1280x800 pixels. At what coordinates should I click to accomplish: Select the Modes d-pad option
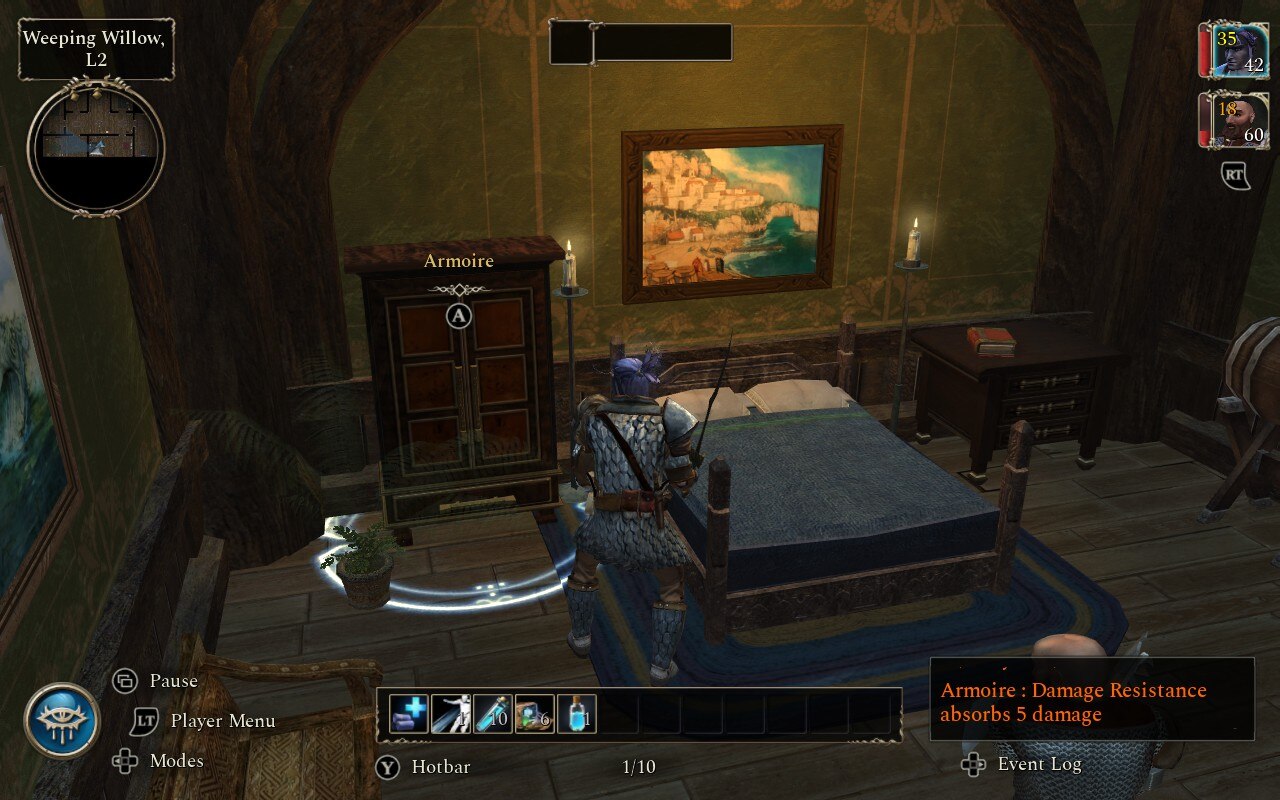click(124, 761)
